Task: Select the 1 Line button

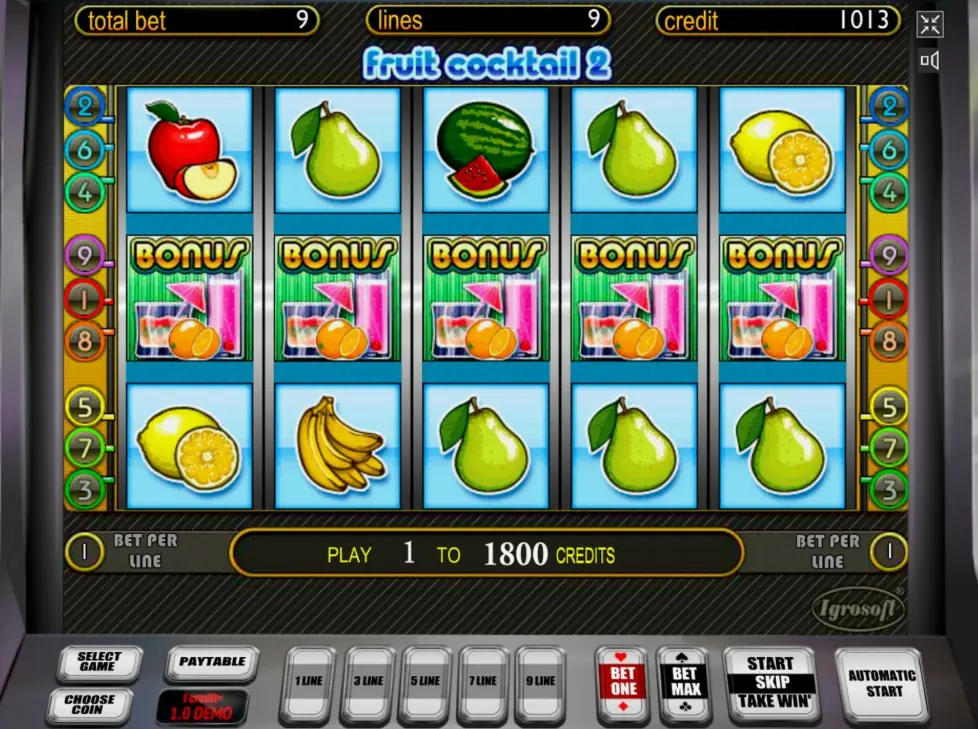Action: 309,683
